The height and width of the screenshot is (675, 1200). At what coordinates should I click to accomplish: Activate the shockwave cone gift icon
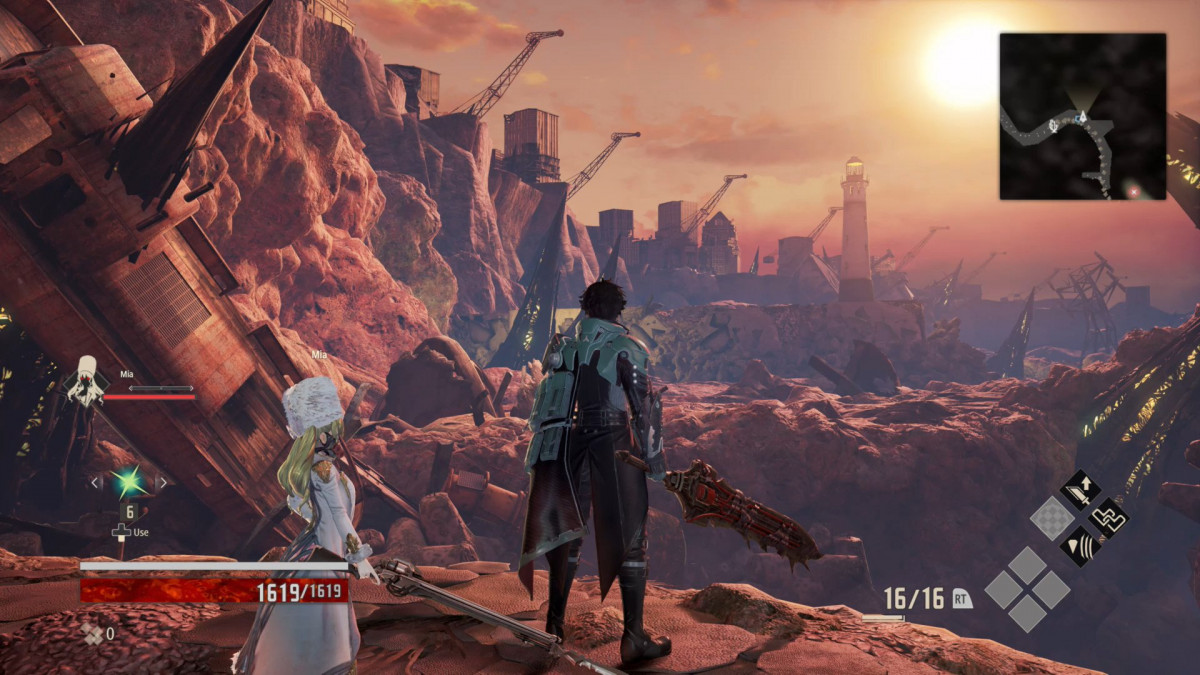[x=1080, y=546]
